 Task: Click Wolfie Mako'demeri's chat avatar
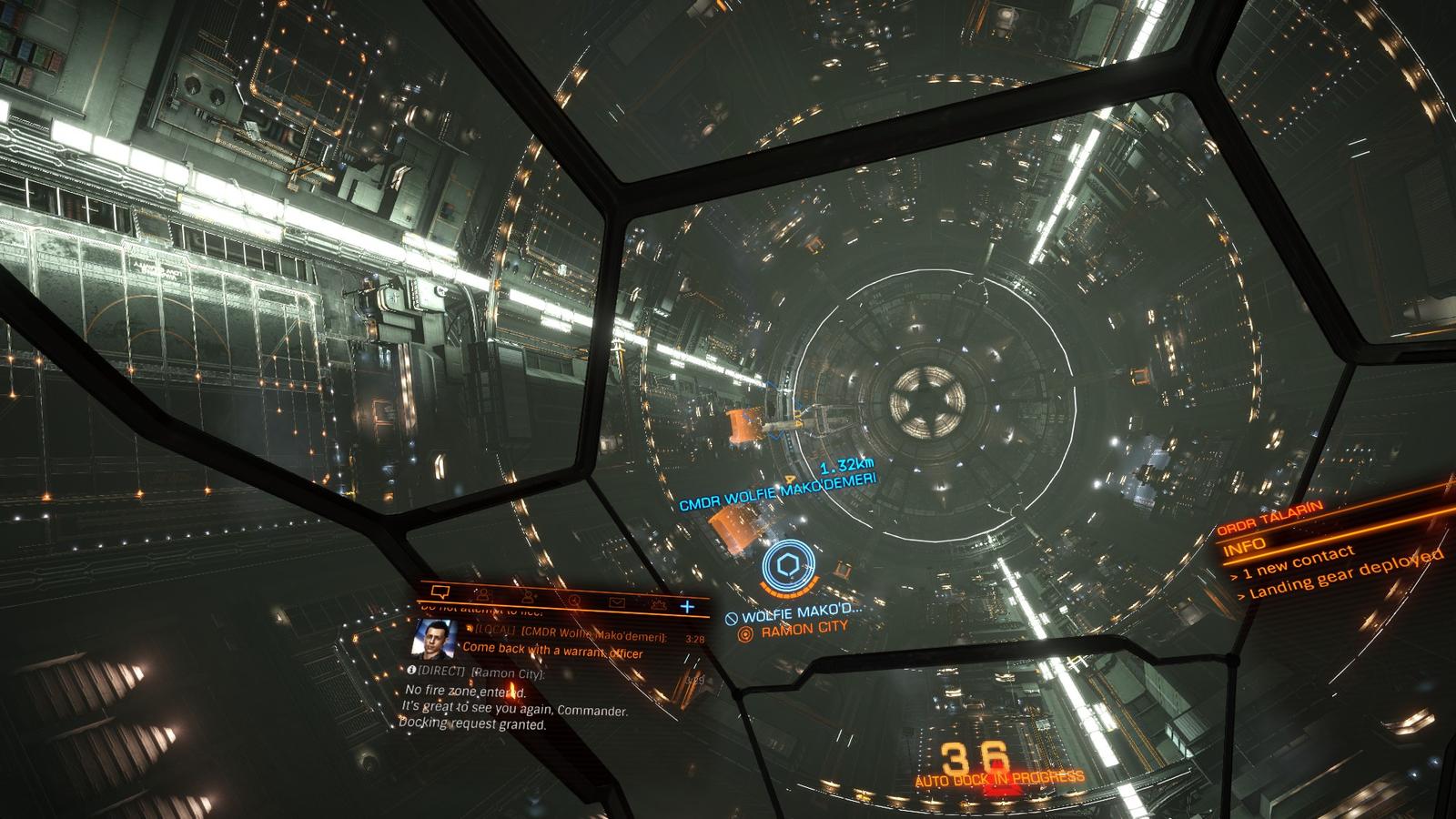pyautogui.click(x=432, y=637)
